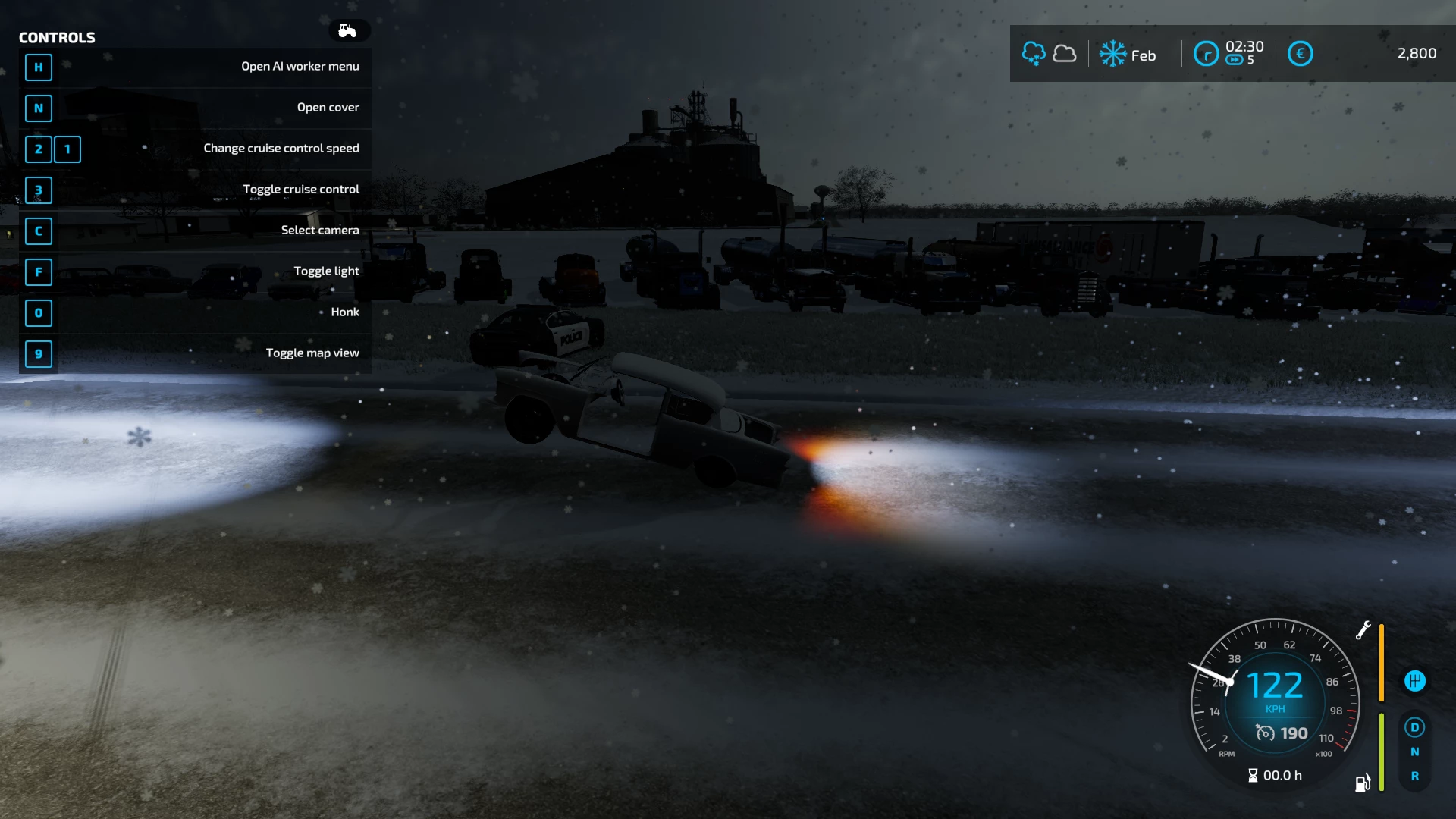
Task: Select the wrench vehicle damage icon
Action: click(1363, 630)
